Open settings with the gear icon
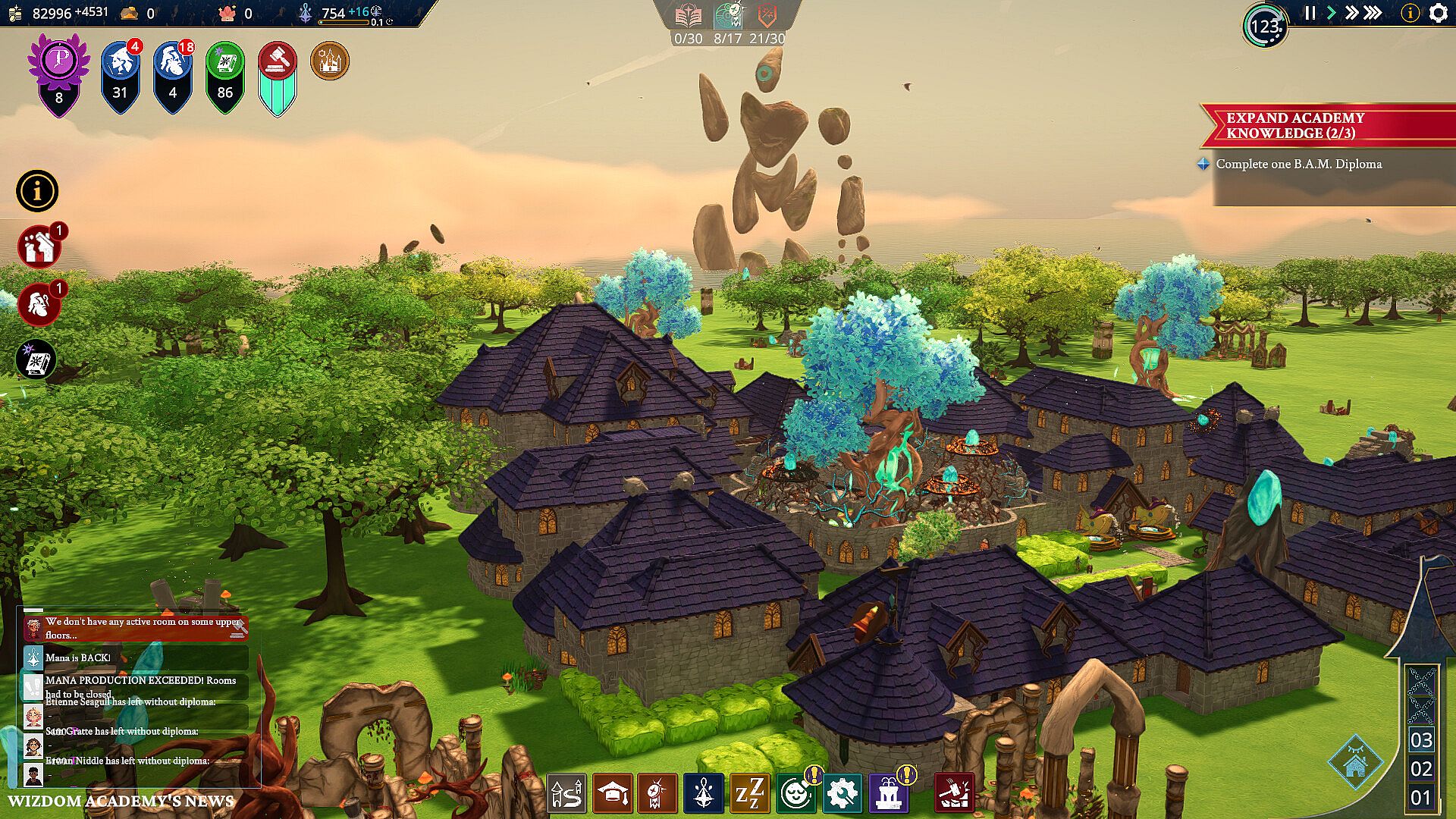Viewport: 1456px width, 819px height. click(x=1438, y=13)
